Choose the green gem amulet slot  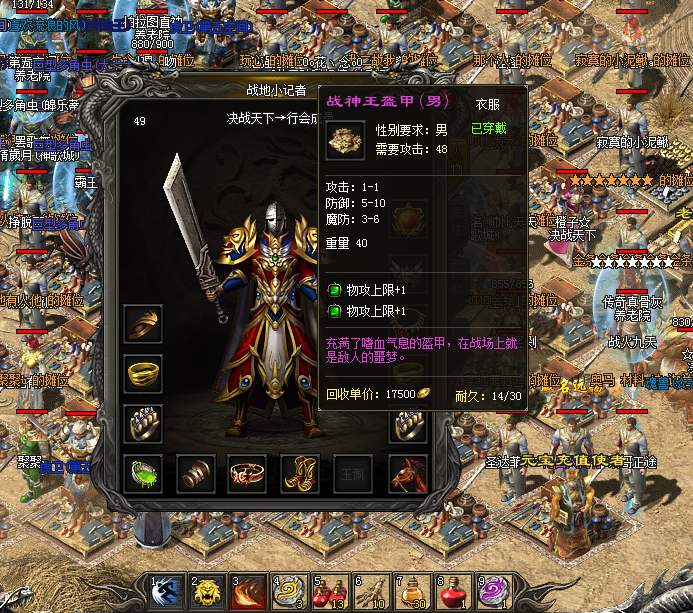coord(144,472)
